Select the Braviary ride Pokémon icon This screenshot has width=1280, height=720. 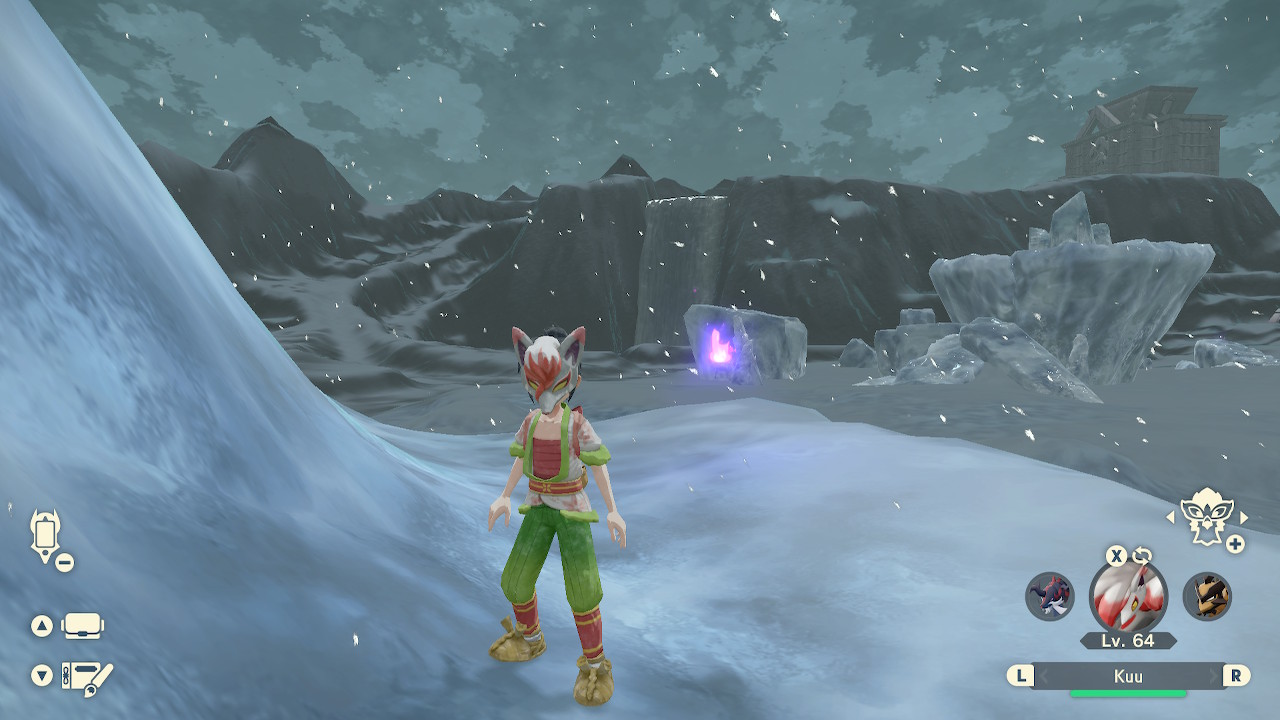1206,516
